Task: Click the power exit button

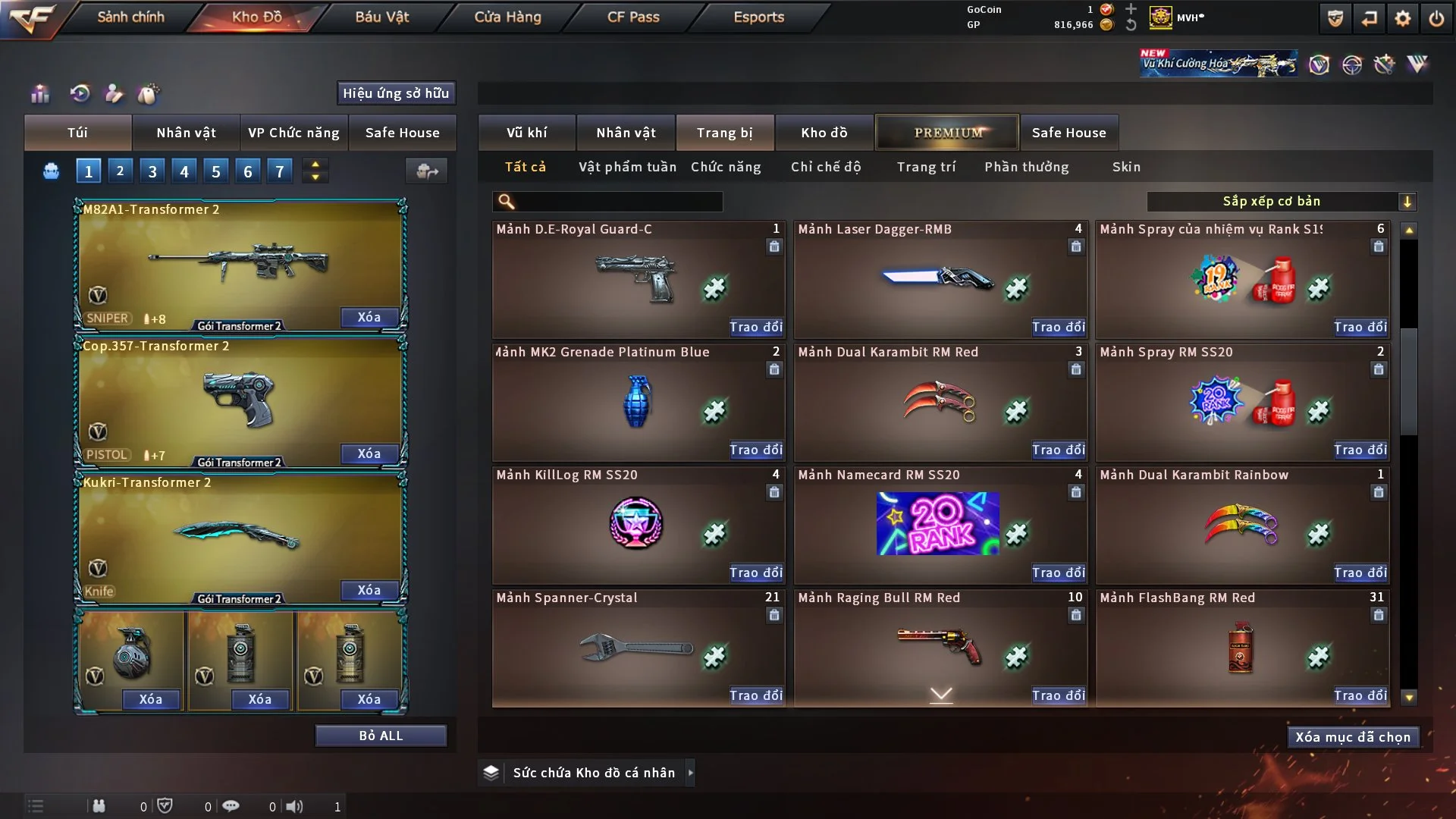Action: [x=1436, y=18]
